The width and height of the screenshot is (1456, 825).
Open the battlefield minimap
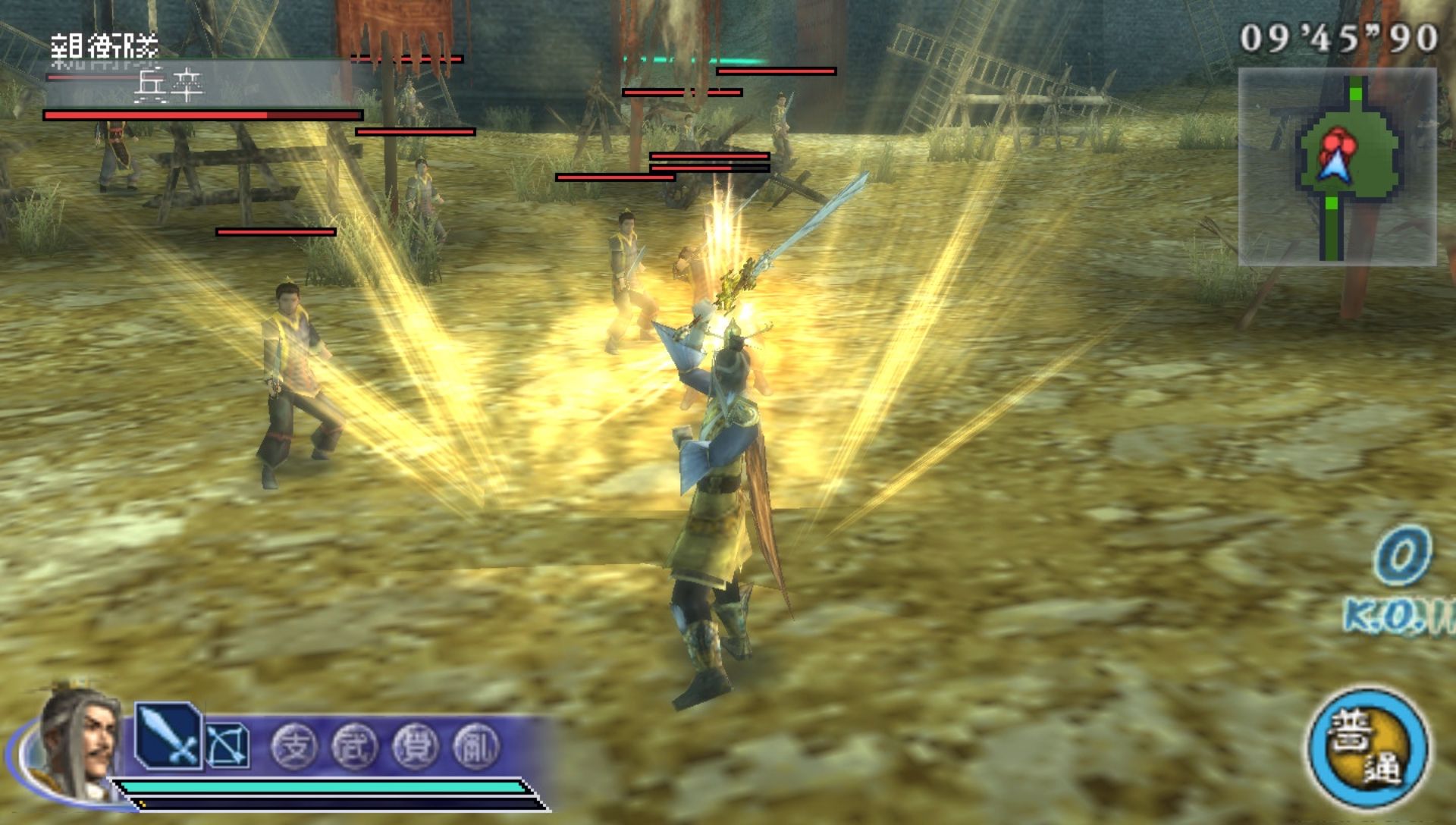click(x=1337, y=167)
